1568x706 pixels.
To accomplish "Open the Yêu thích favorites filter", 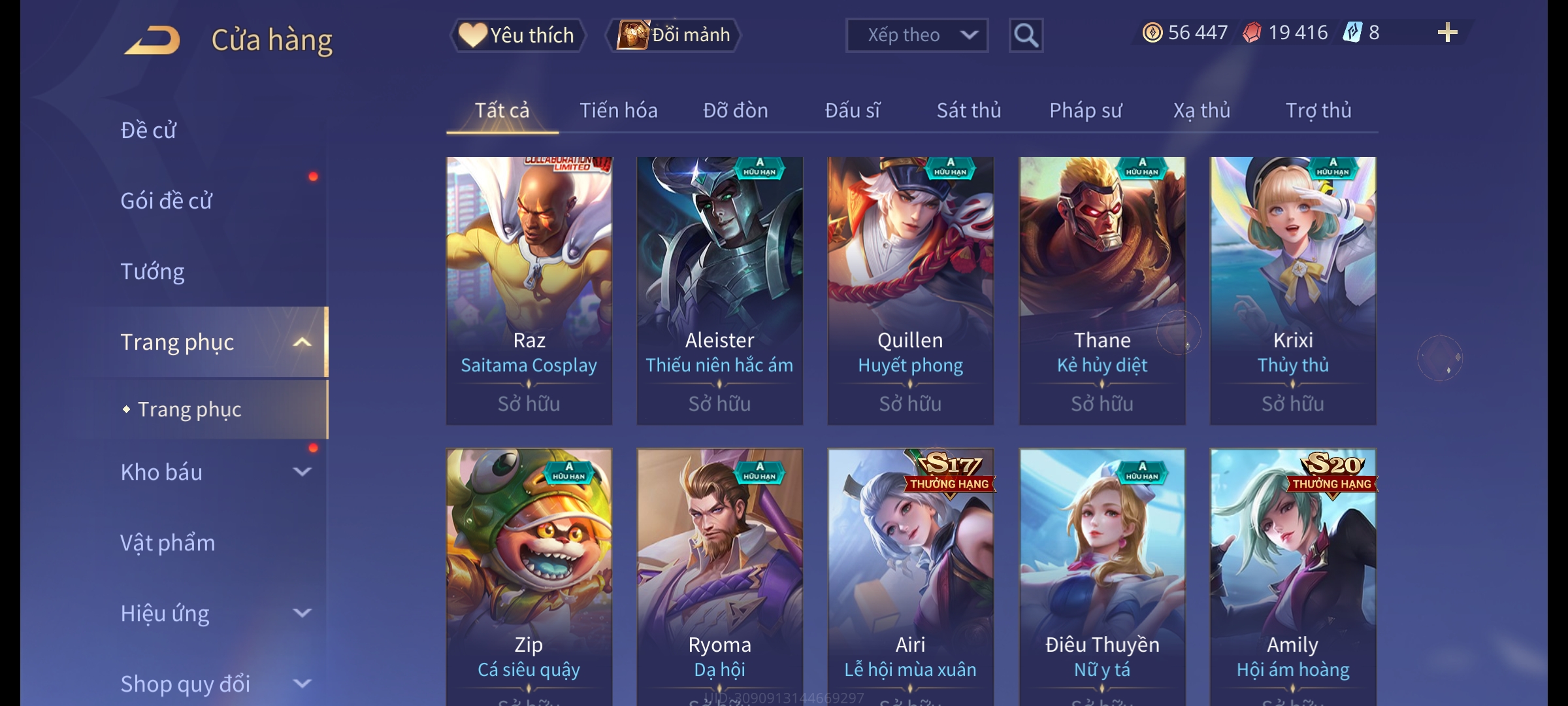I will coord(517,35).
